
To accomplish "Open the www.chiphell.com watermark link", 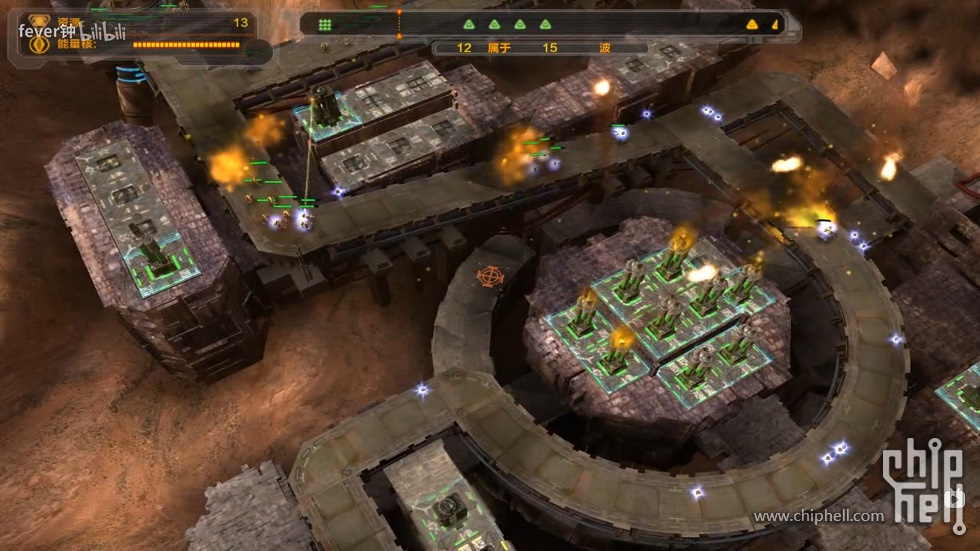I will (818, 516).
